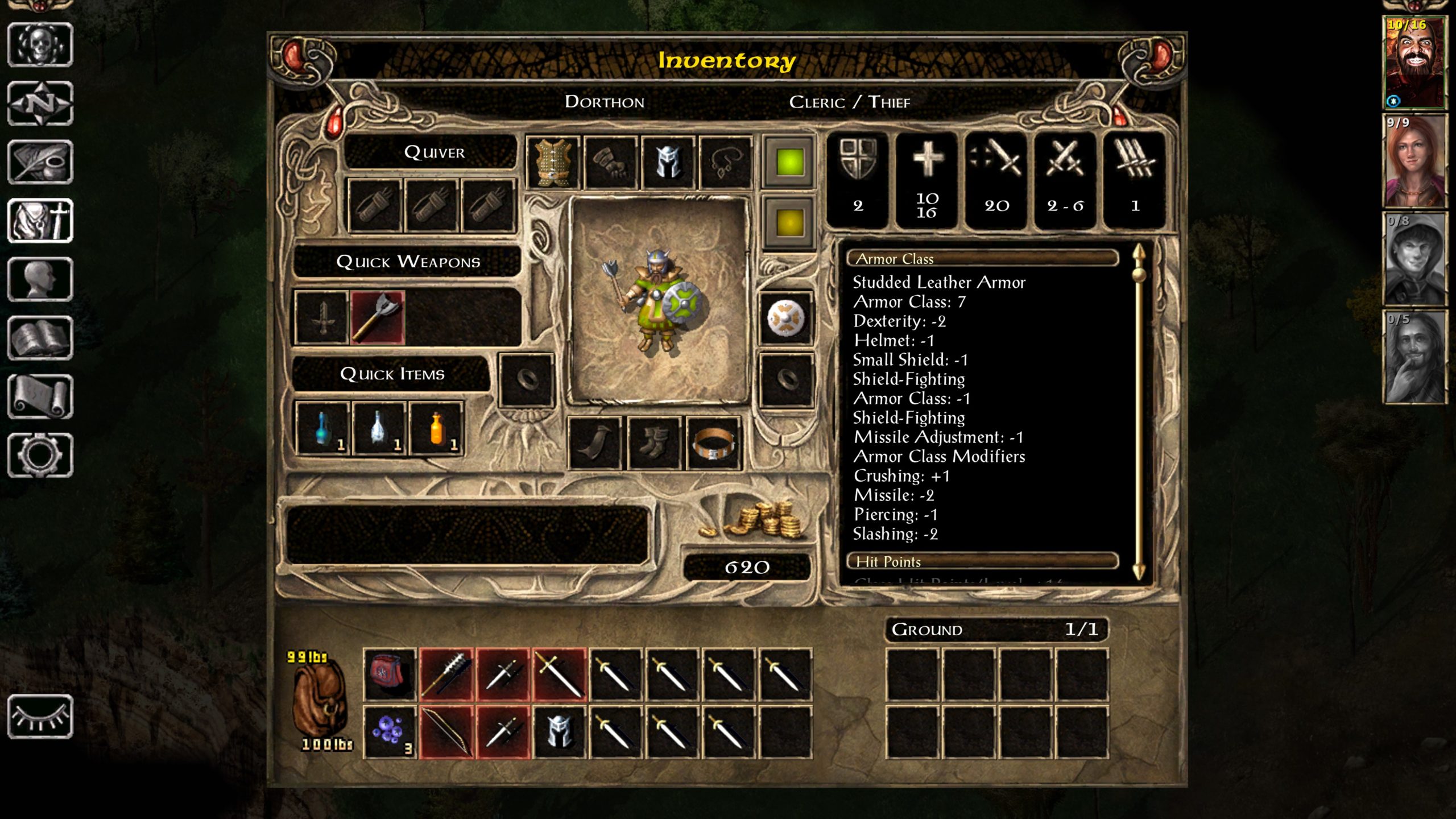This screenshot has width=1456, height=819.
Task: Select the equipped helmet slot
Action: point(668,163)
